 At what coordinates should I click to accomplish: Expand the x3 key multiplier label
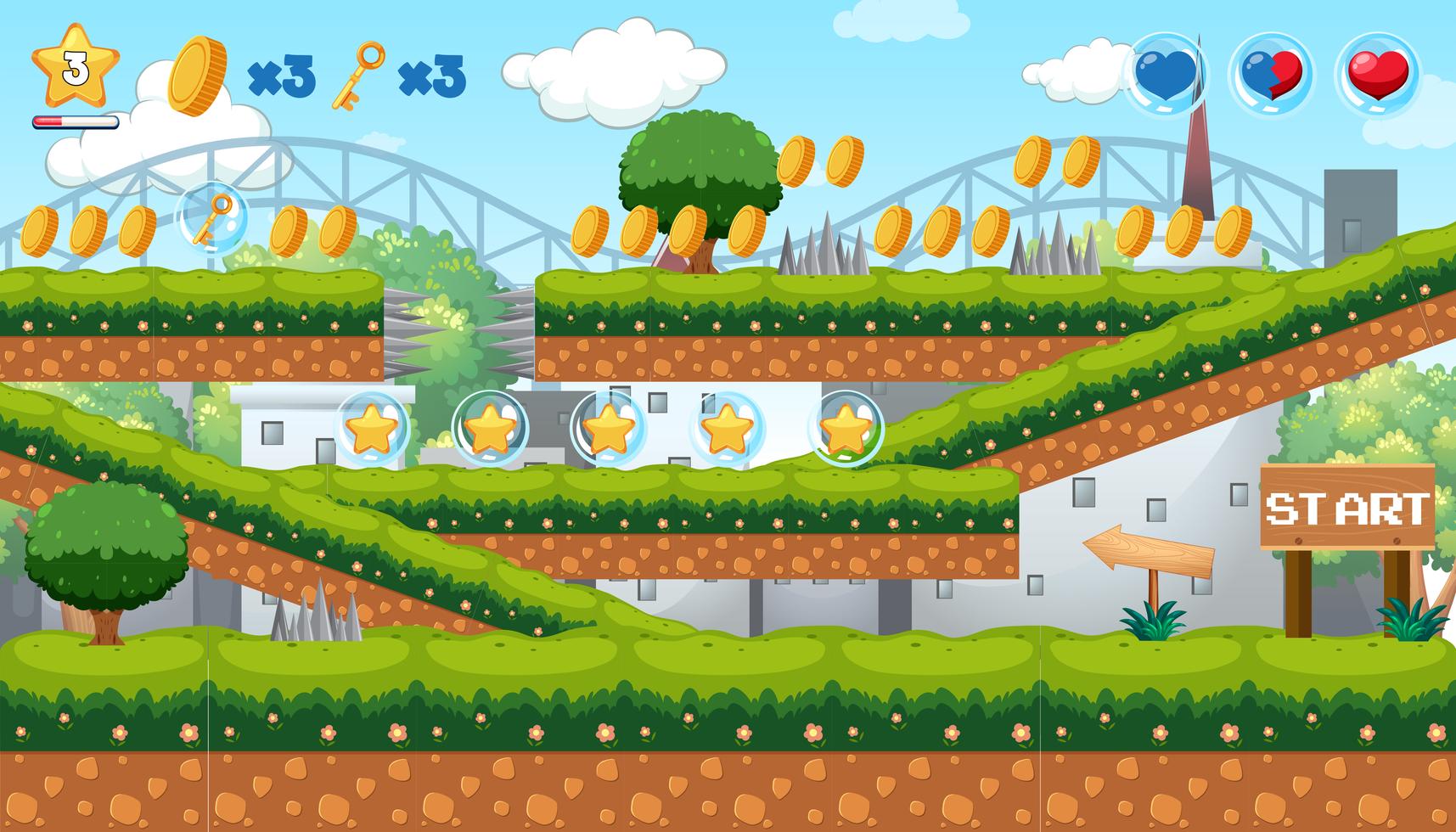coord(433,76)
